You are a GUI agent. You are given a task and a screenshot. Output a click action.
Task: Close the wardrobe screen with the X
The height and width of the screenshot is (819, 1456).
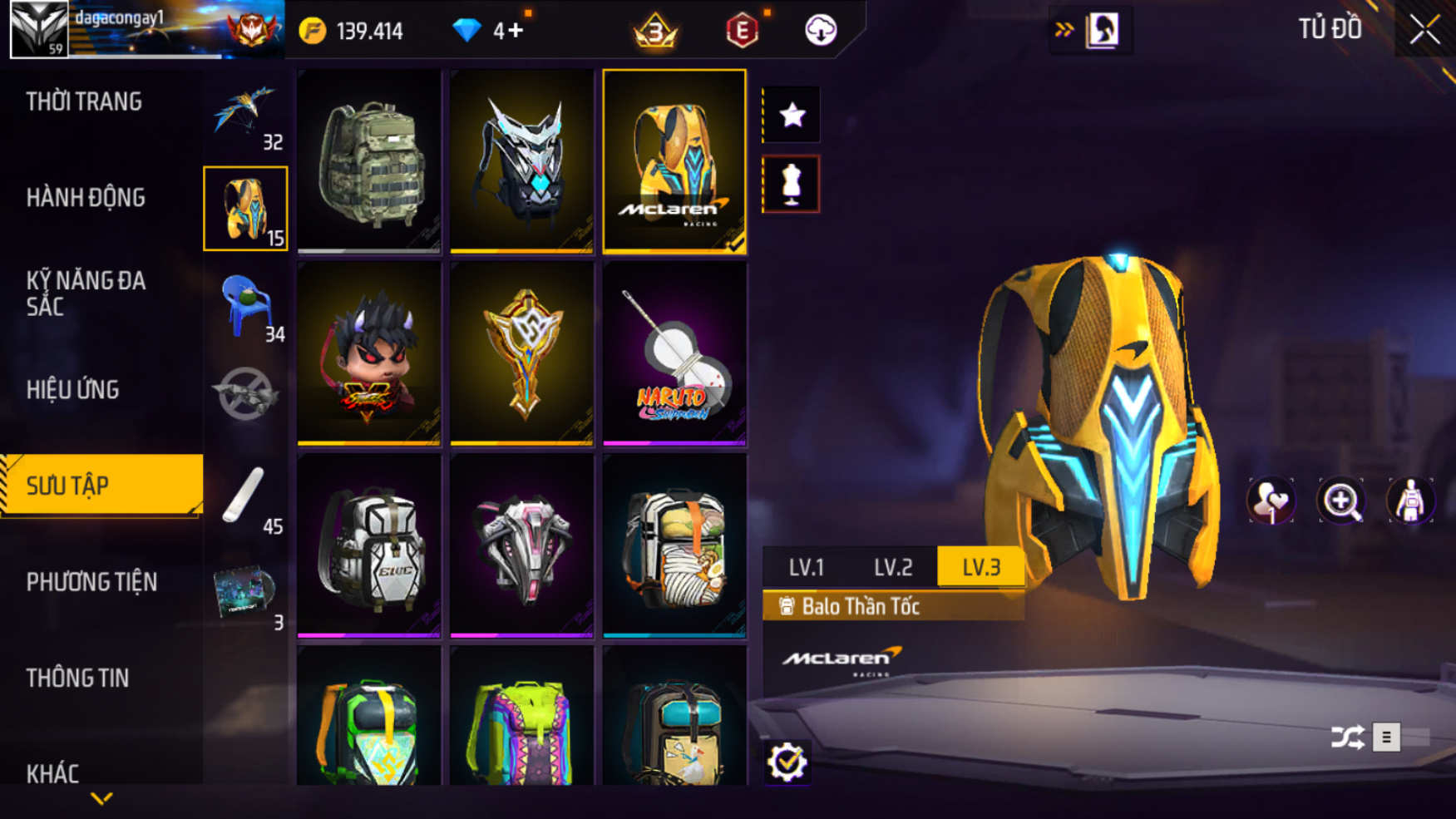click(1424, 30)
